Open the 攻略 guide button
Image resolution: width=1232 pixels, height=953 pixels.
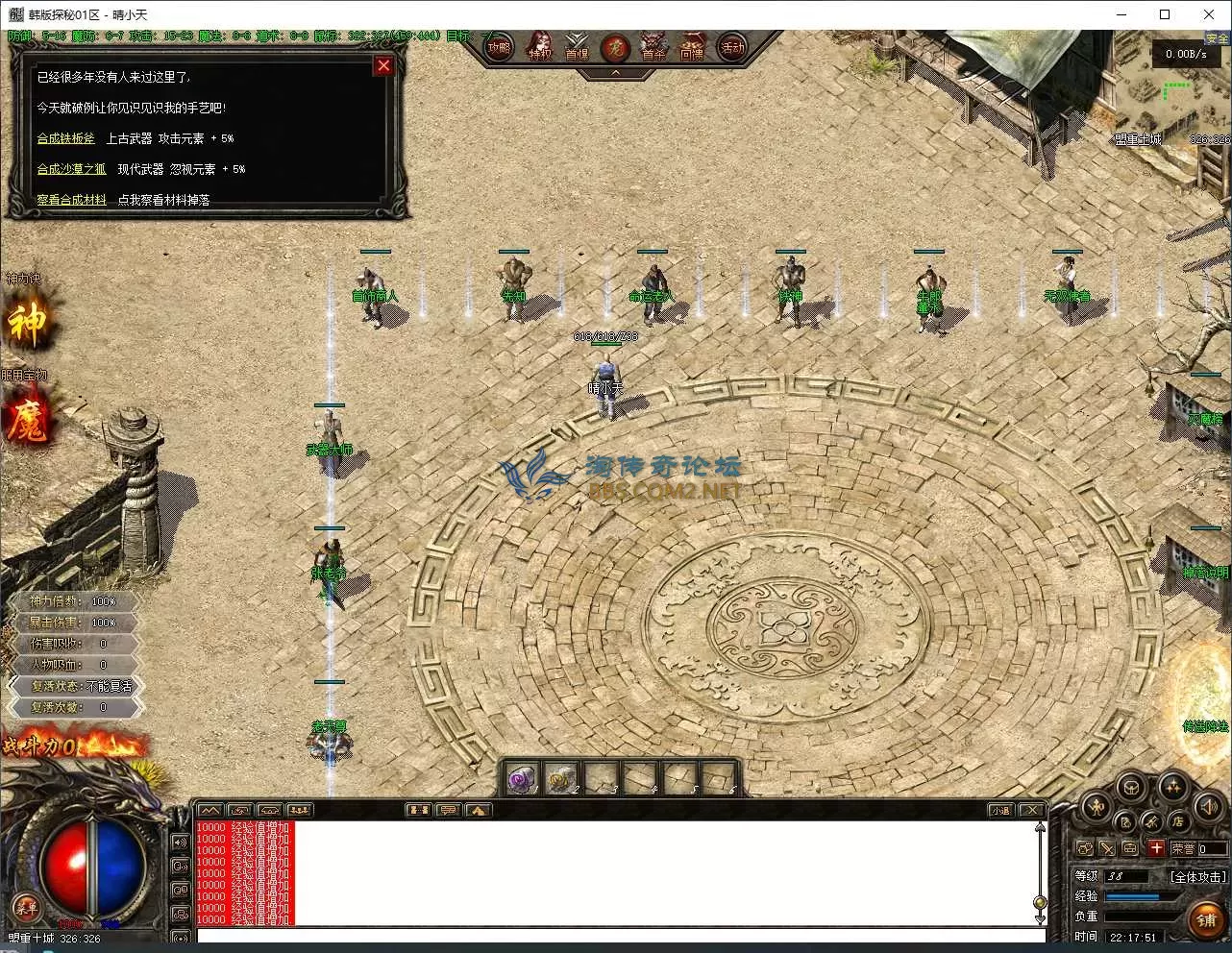499,47
